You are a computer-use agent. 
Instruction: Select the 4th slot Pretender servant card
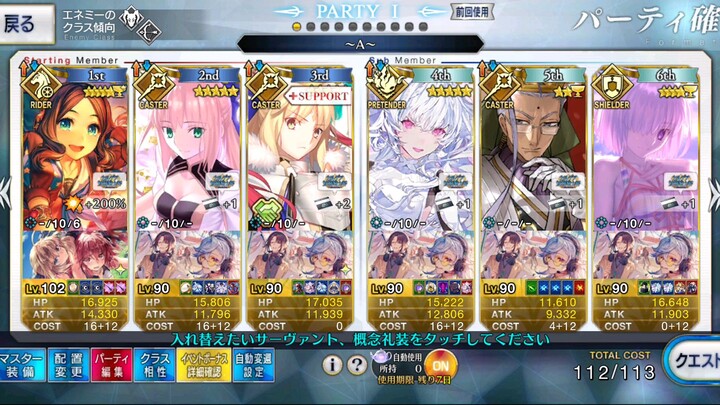click(417, 150)
